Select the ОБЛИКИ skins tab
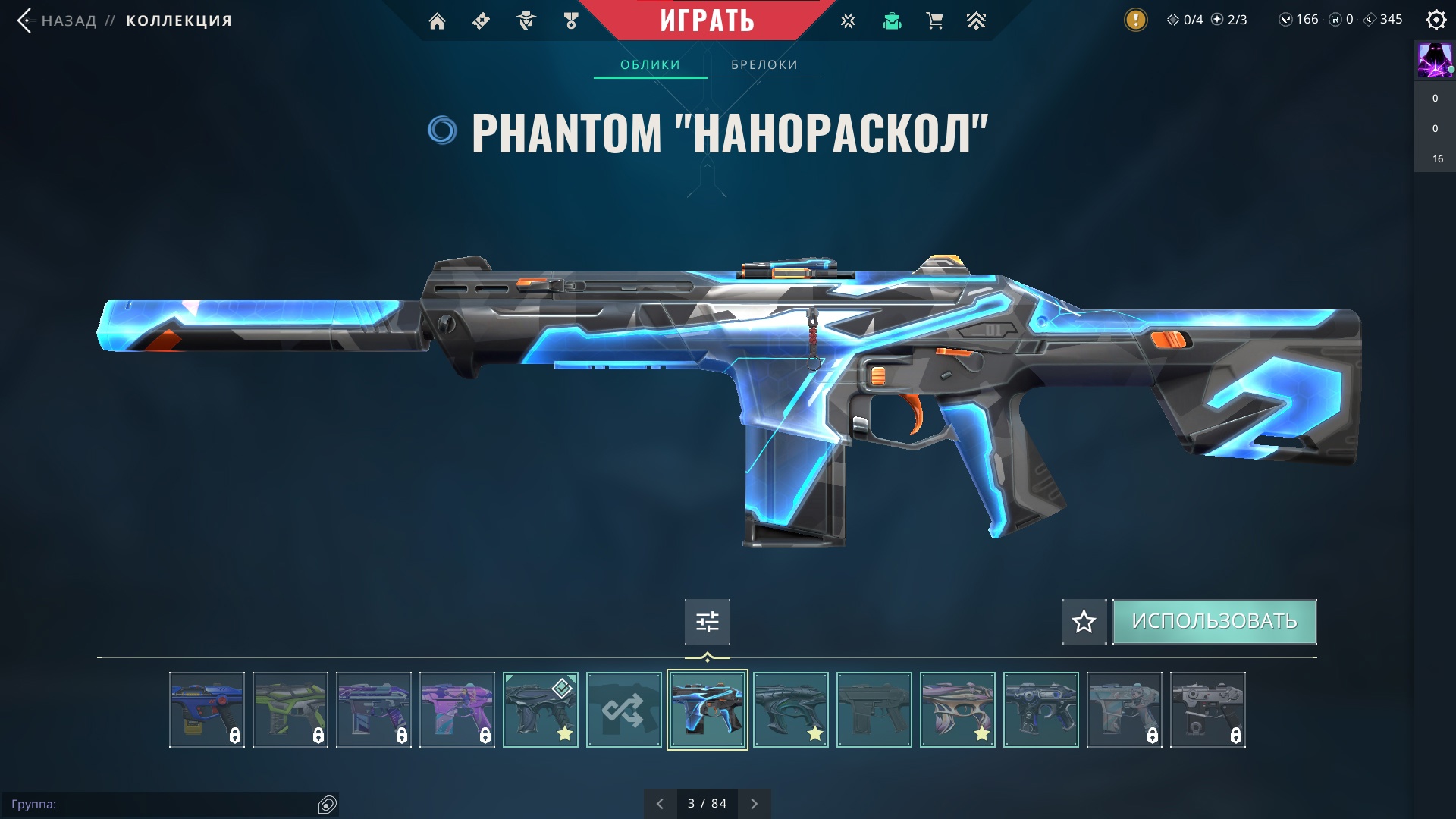Image resolution: width=1456 pixels, height=819 pixels. (650, 65)
